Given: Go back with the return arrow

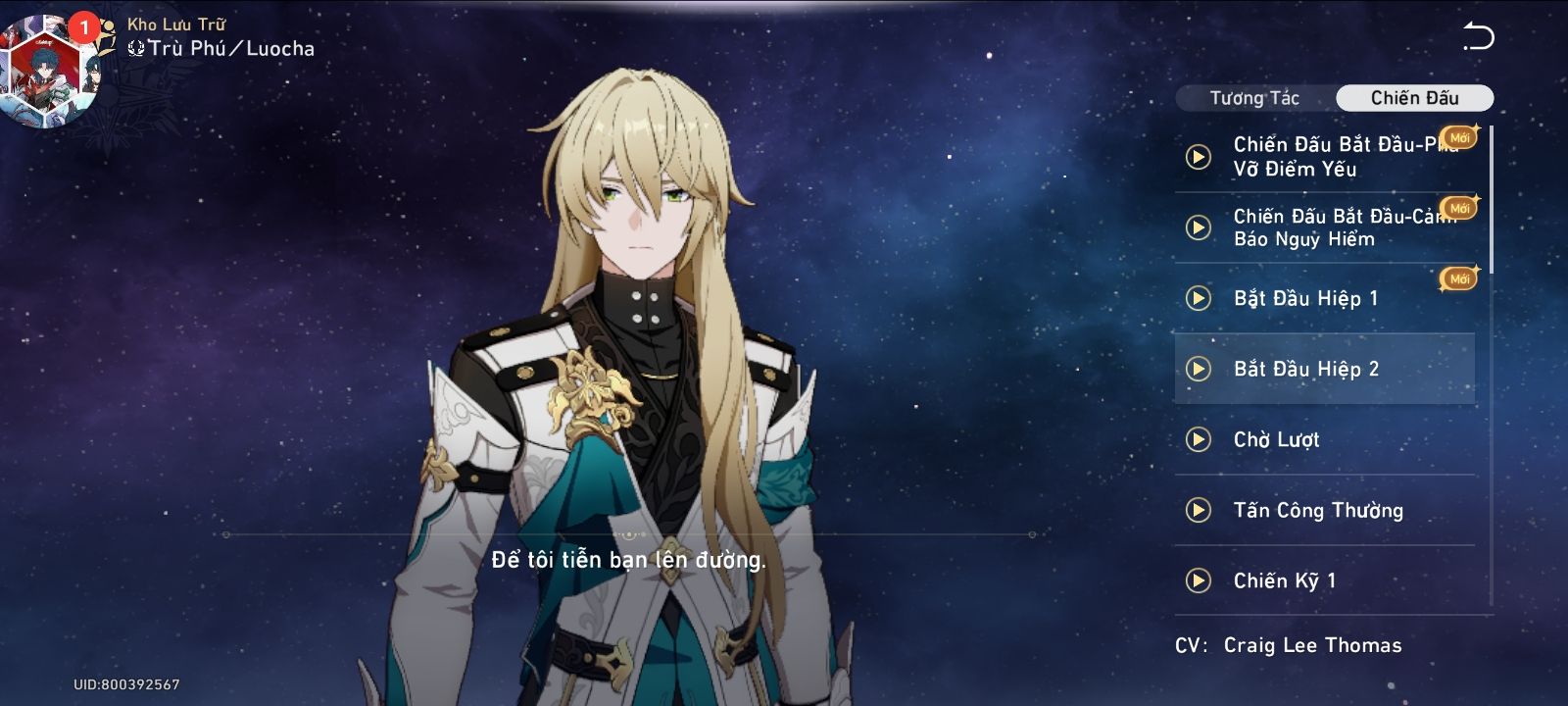Looking at the screenshot, I should pyautogui.click(x=1478, y=37).
